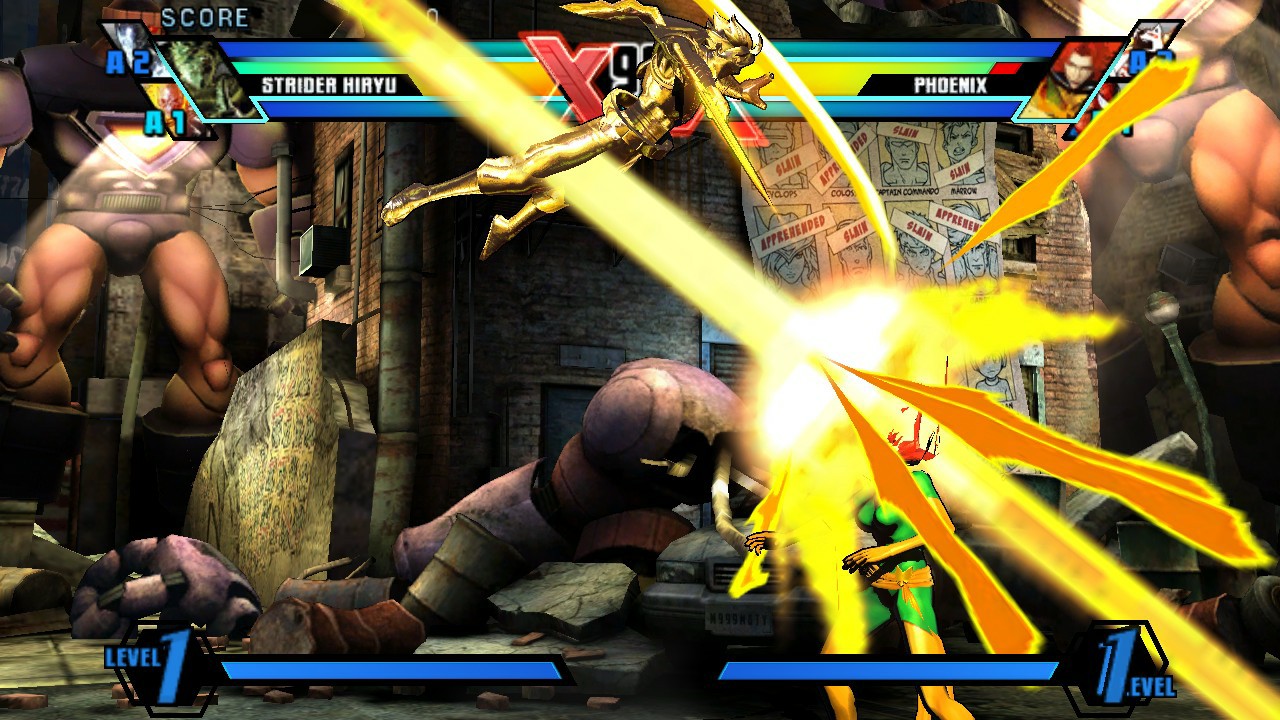Click the right team's assist character portrait
The height and width of the screenshot is (720, 1280).
pos(1152,38)
